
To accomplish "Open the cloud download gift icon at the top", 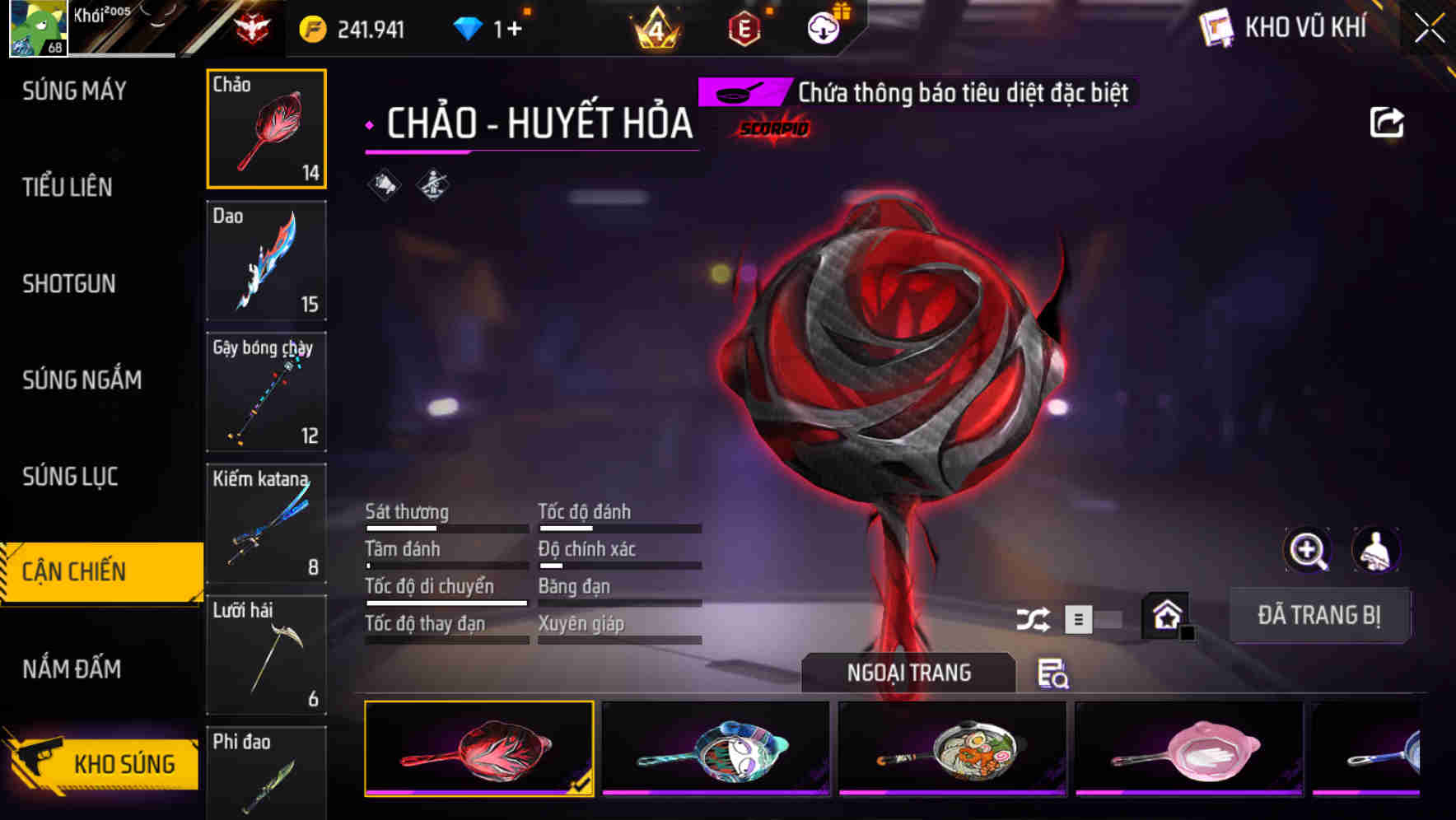I will click(824, 27).
